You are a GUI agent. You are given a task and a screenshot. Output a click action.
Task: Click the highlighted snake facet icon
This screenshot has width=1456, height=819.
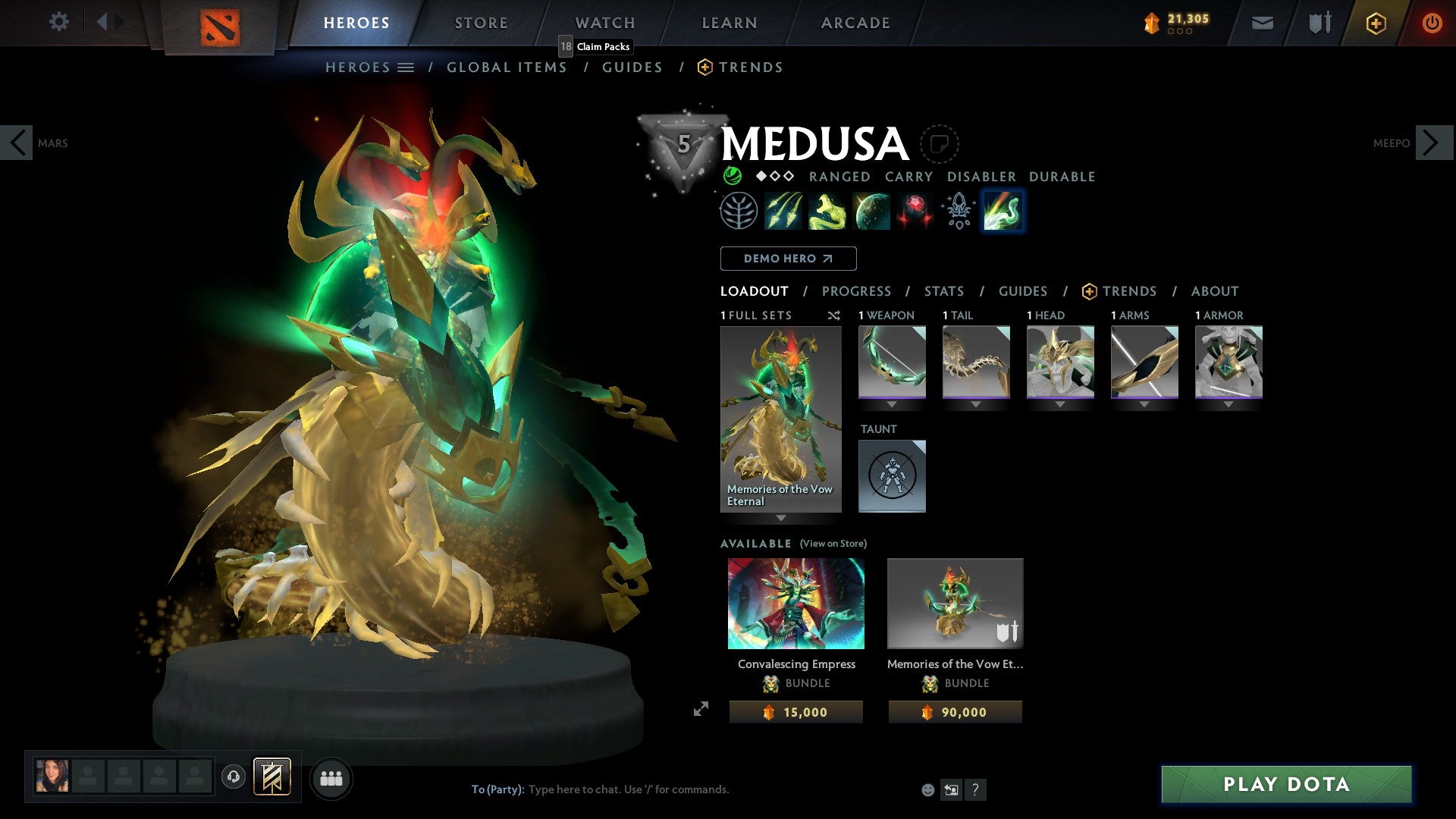1003,211
